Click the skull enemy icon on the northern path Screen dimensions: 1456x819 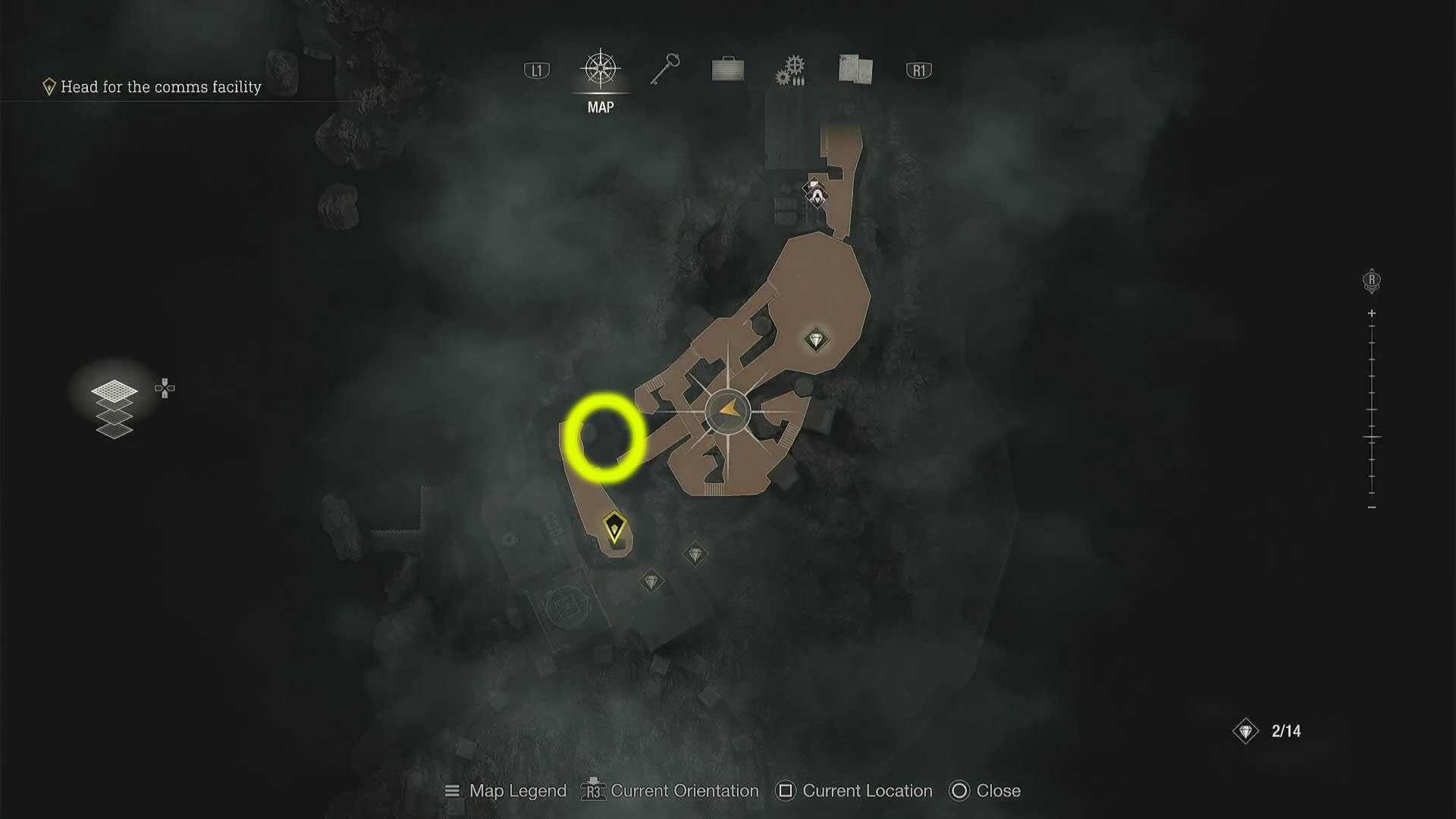(817, 195)
